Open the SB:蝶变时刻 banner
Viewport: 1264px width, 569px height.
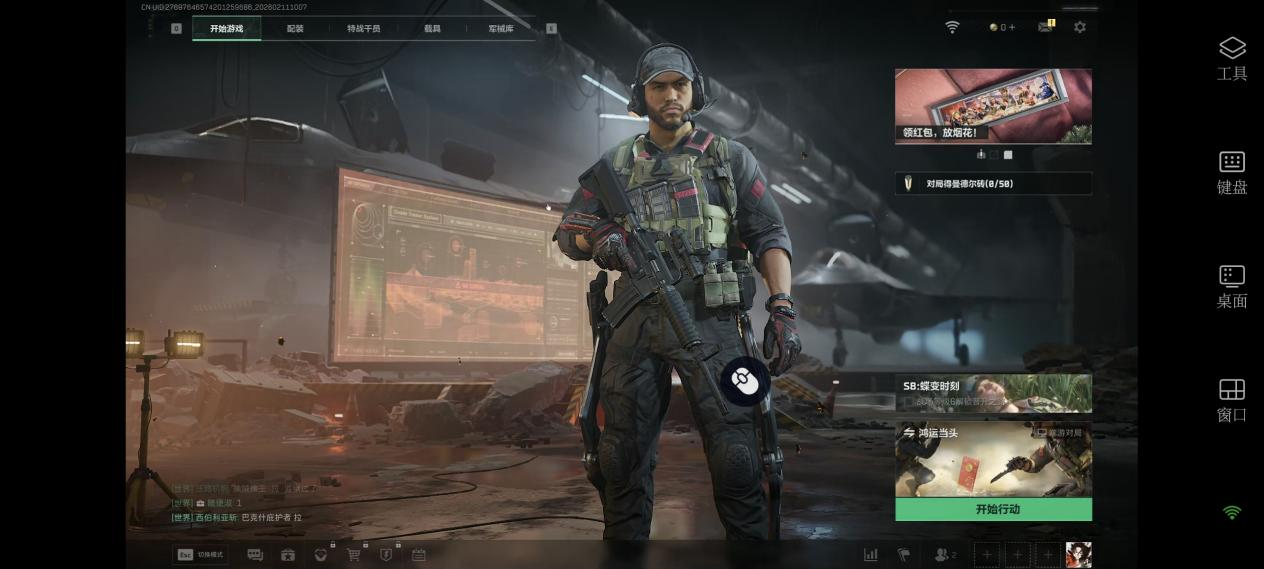(992, 393)
